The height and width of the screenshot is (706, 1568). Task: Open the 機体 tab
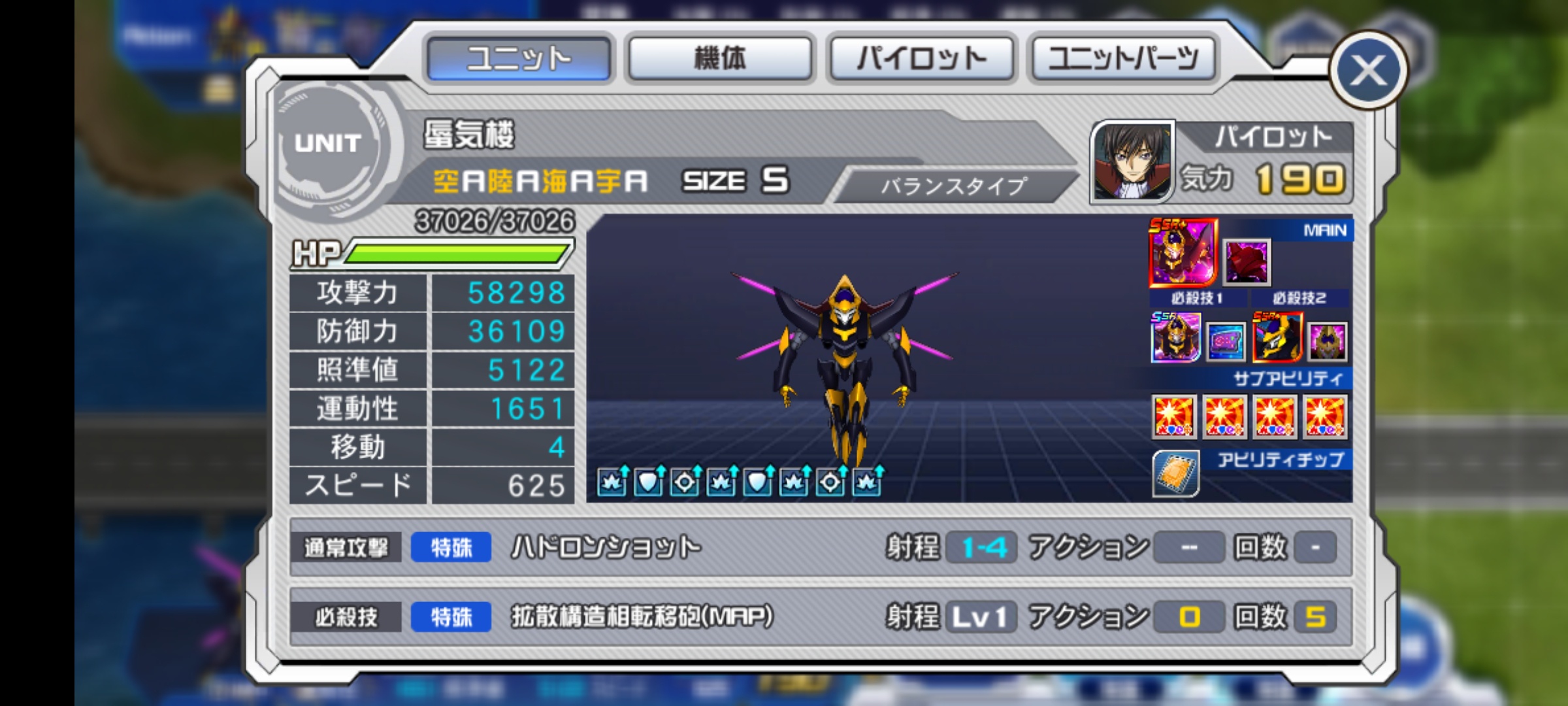(719, 59)
